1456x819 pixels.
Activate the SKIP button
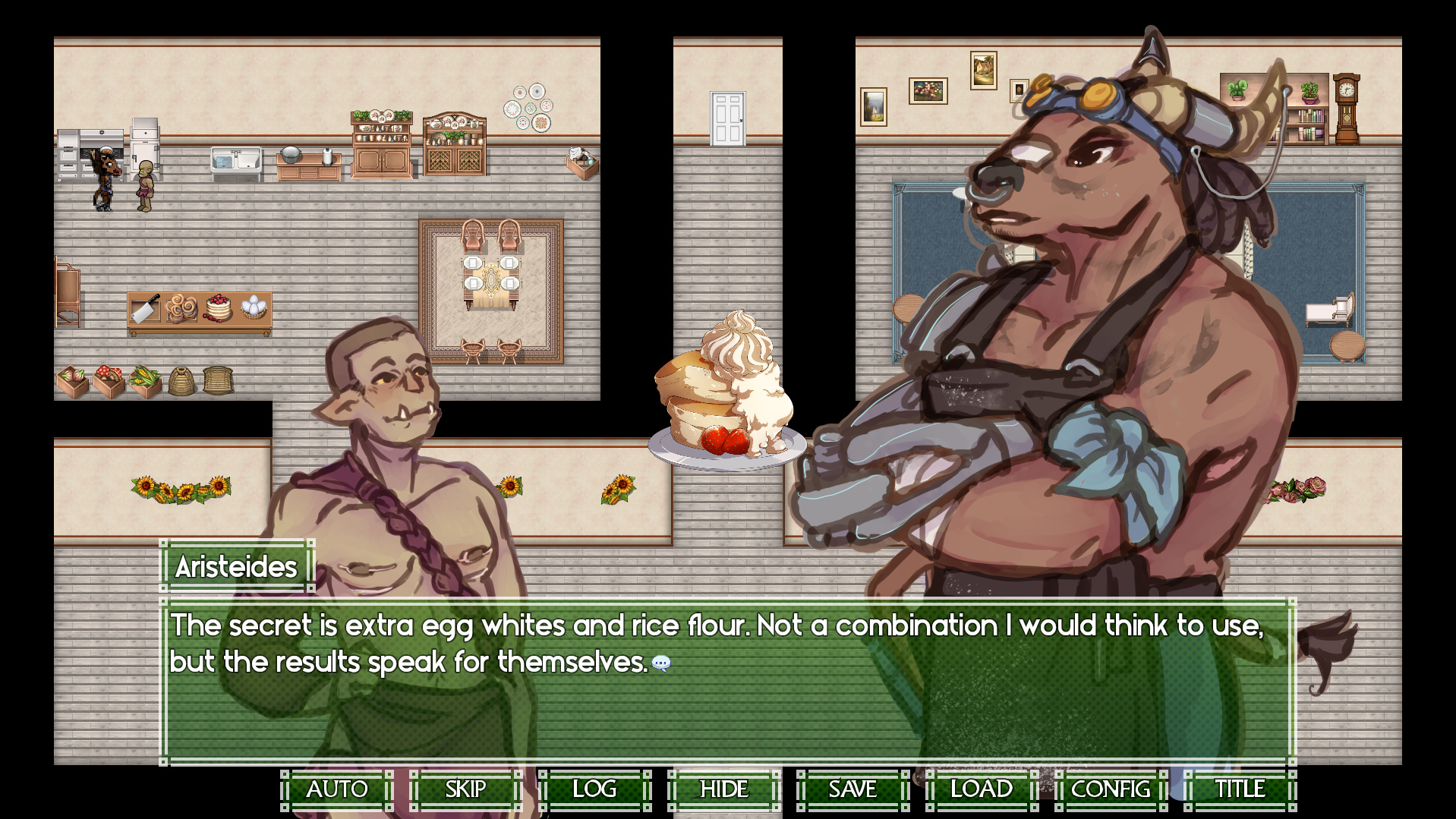(465, 789)
